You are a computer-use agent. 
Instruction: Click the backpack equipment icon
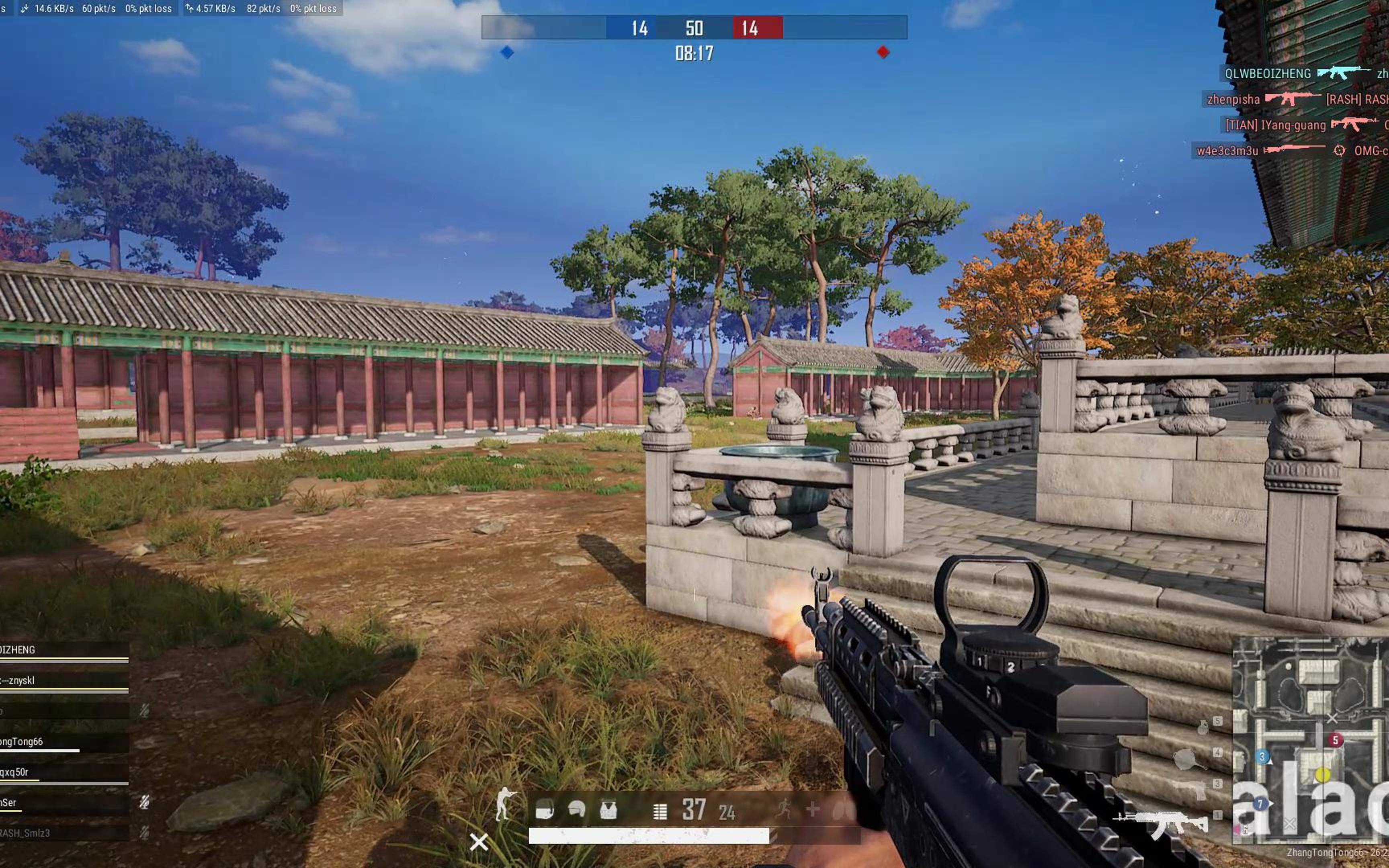click(544, 810)
